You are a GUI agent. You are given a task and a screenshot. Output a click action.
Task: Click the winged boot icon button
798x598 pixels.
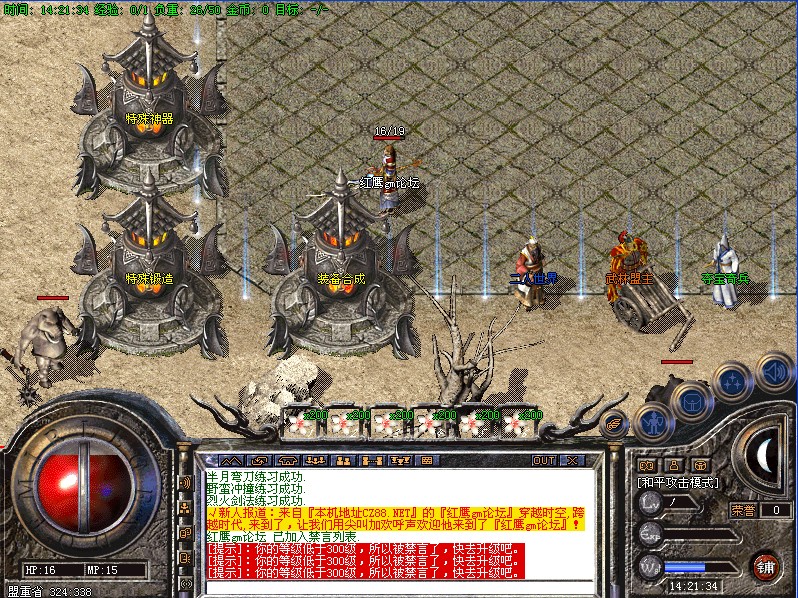615,423
